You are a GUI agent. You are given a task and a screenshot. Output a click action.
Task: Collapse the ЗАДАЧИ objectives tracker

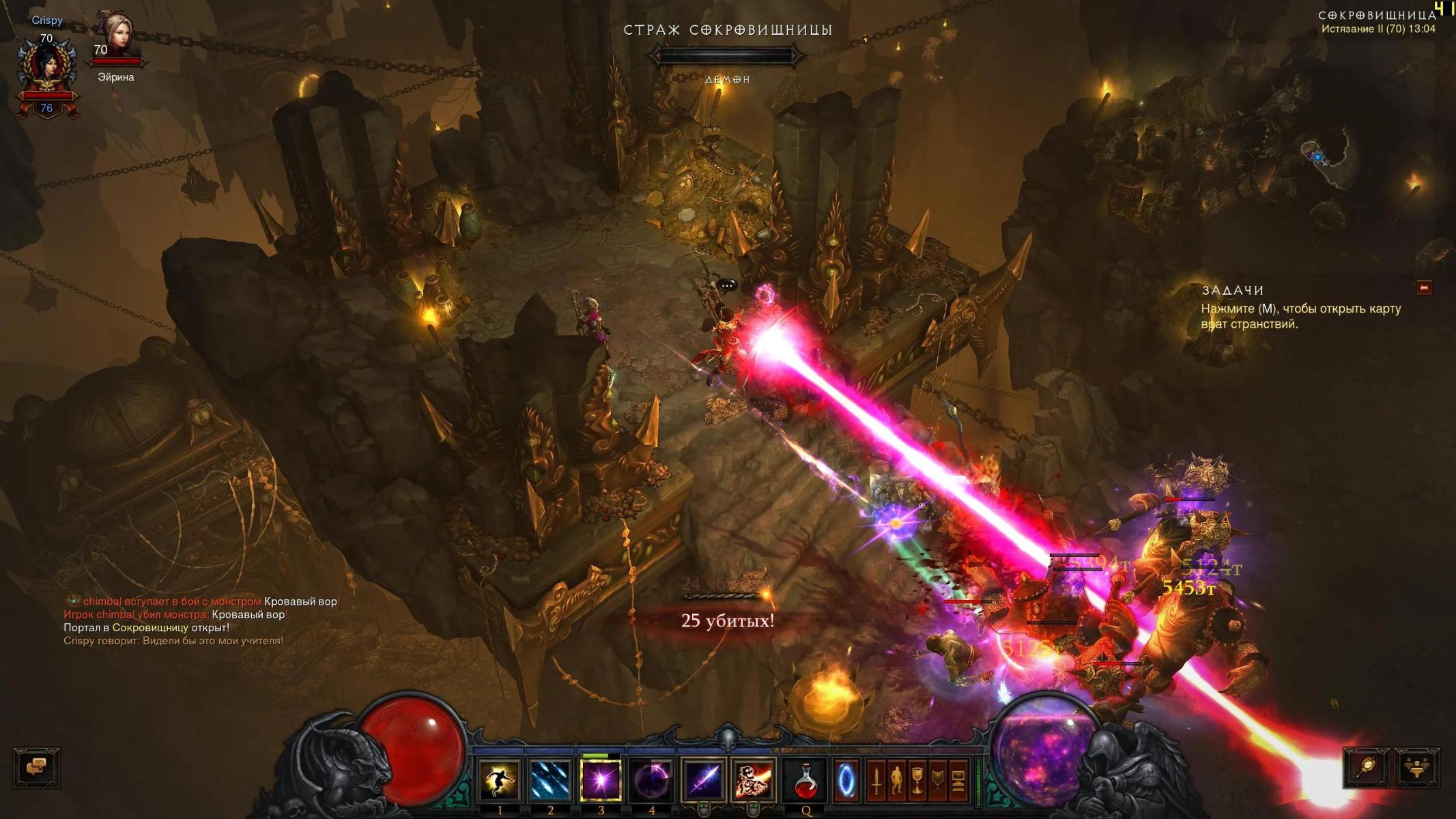point(1424,288)
